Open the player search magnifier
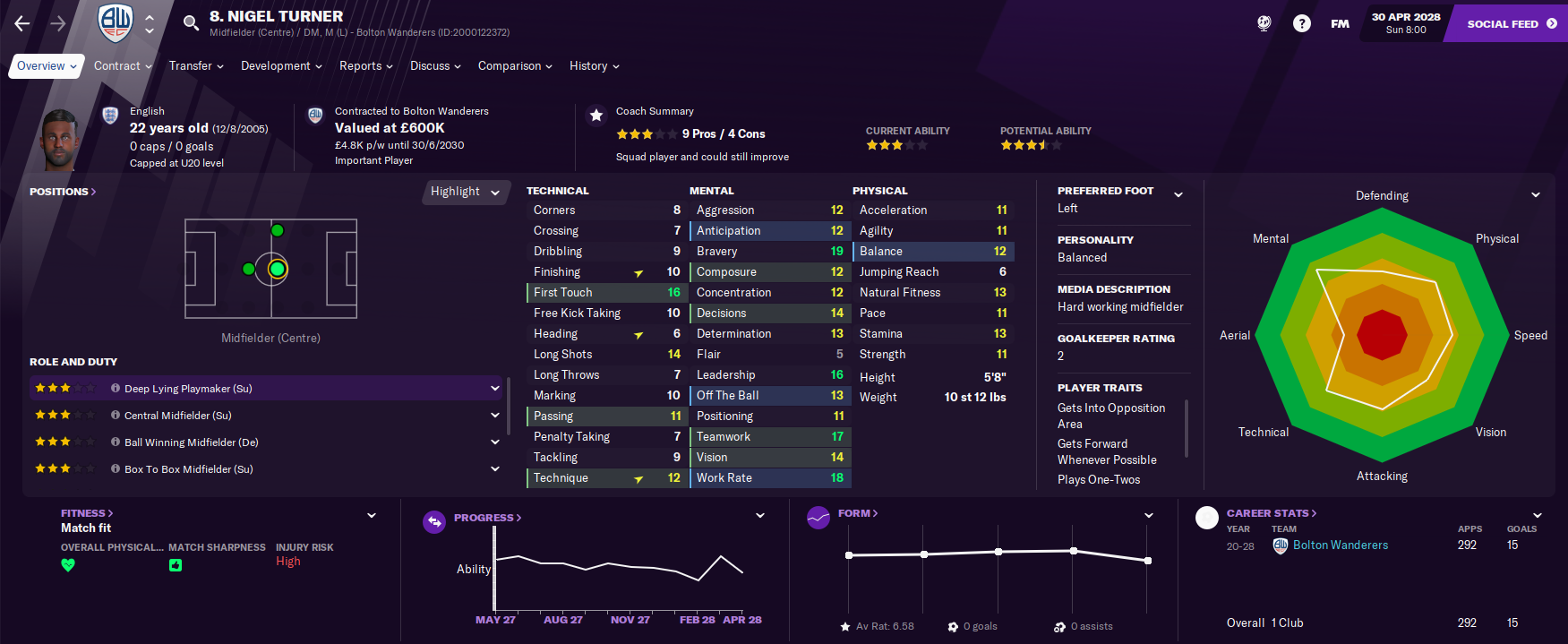 pyautogui.click(x=191, y=23)
